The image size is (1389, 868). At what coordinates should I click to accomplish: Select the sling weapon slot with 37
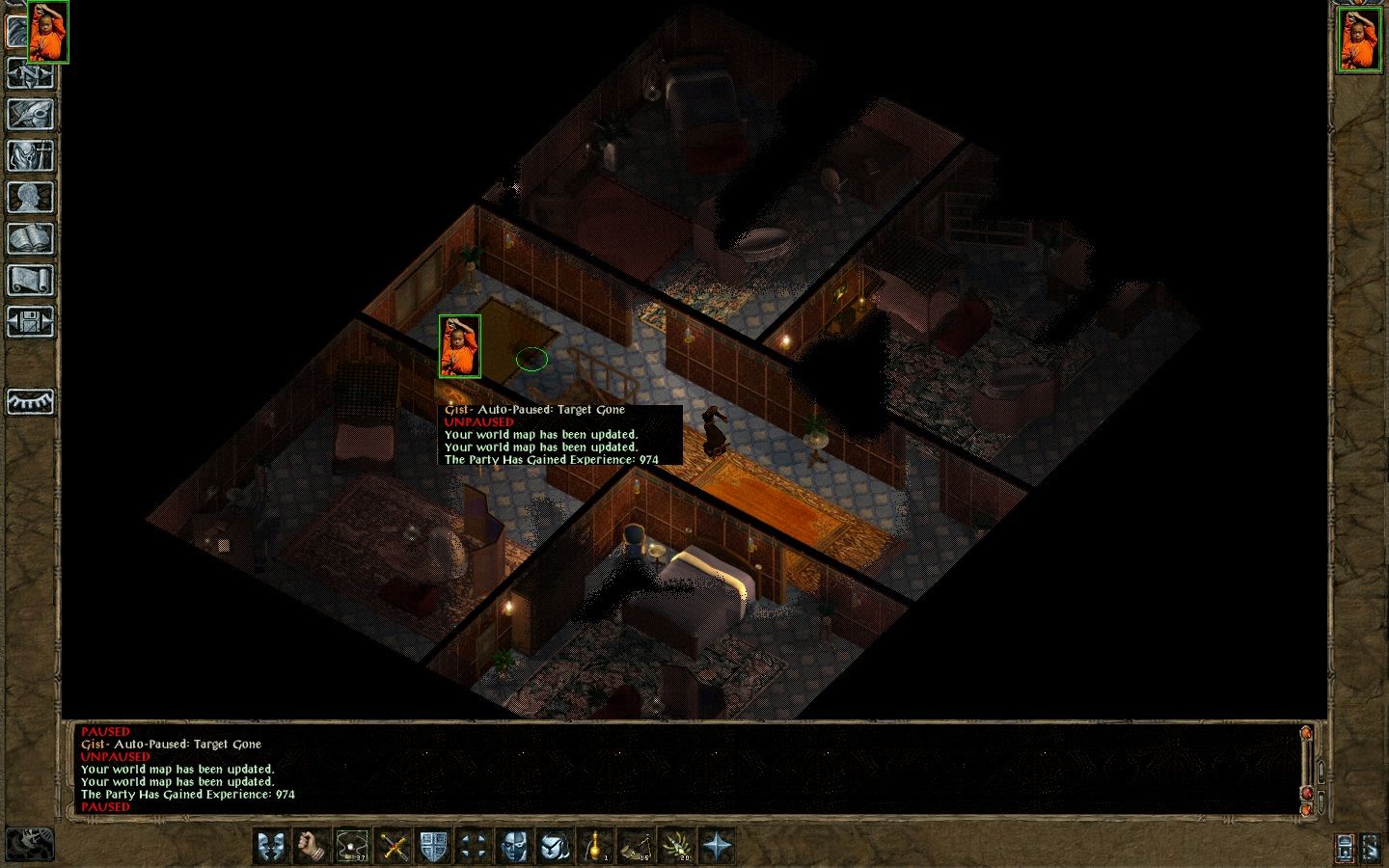(352, 847)
